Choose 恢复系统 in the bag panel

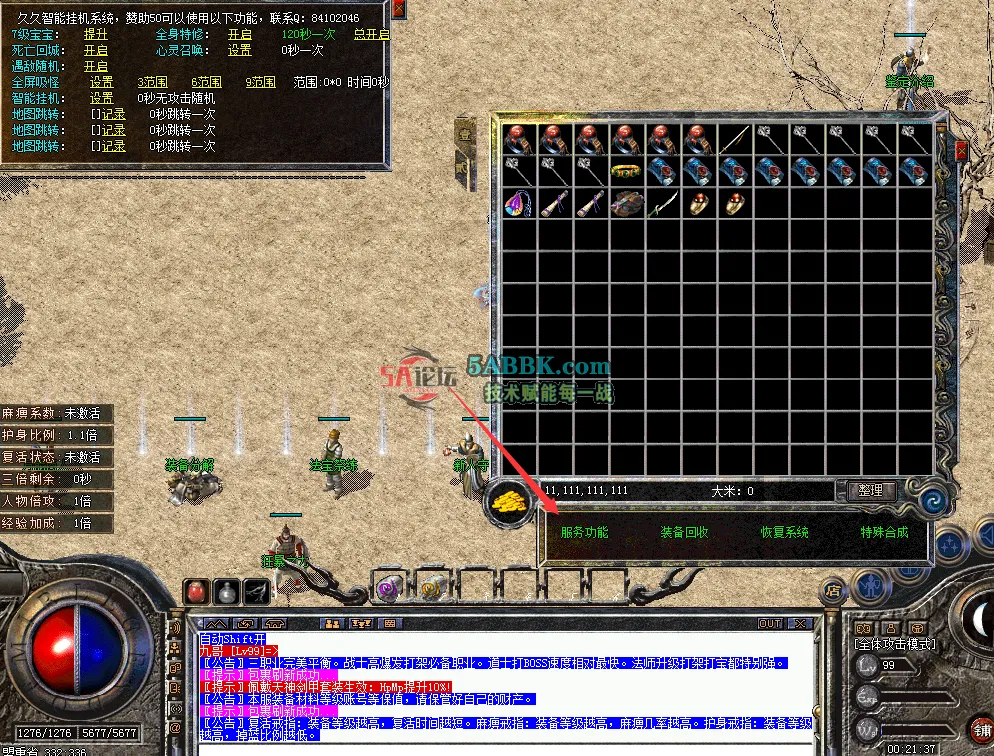click(x=785, y=533)
